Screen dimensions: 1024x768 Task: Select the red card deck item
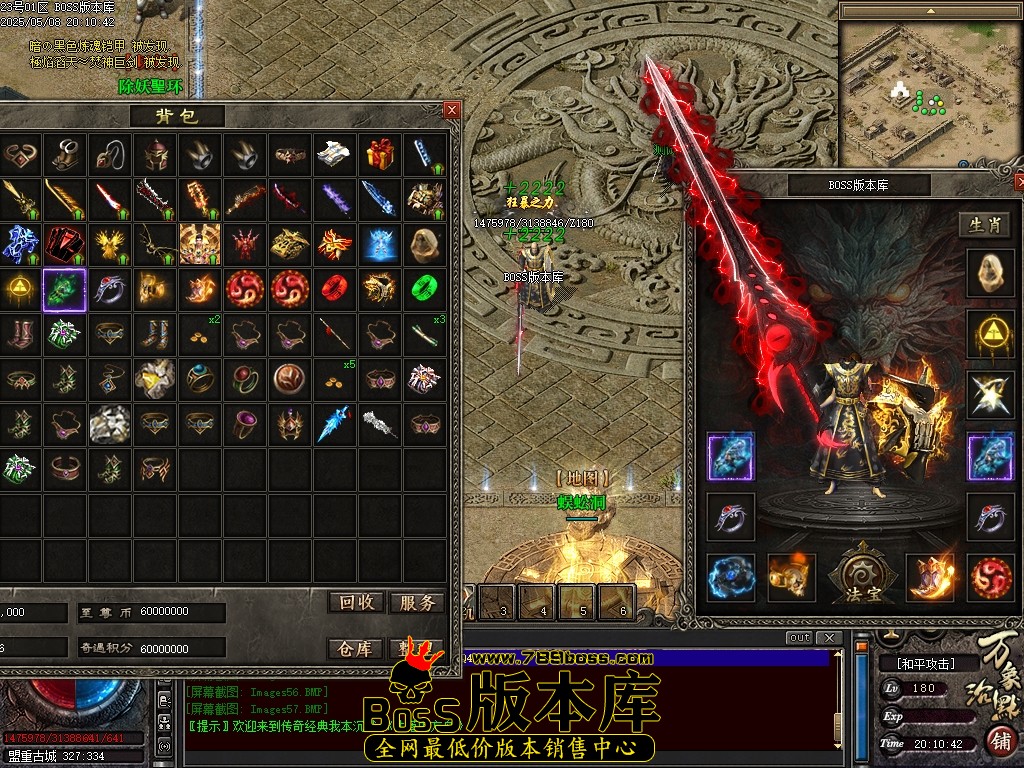tap(64, 243)
